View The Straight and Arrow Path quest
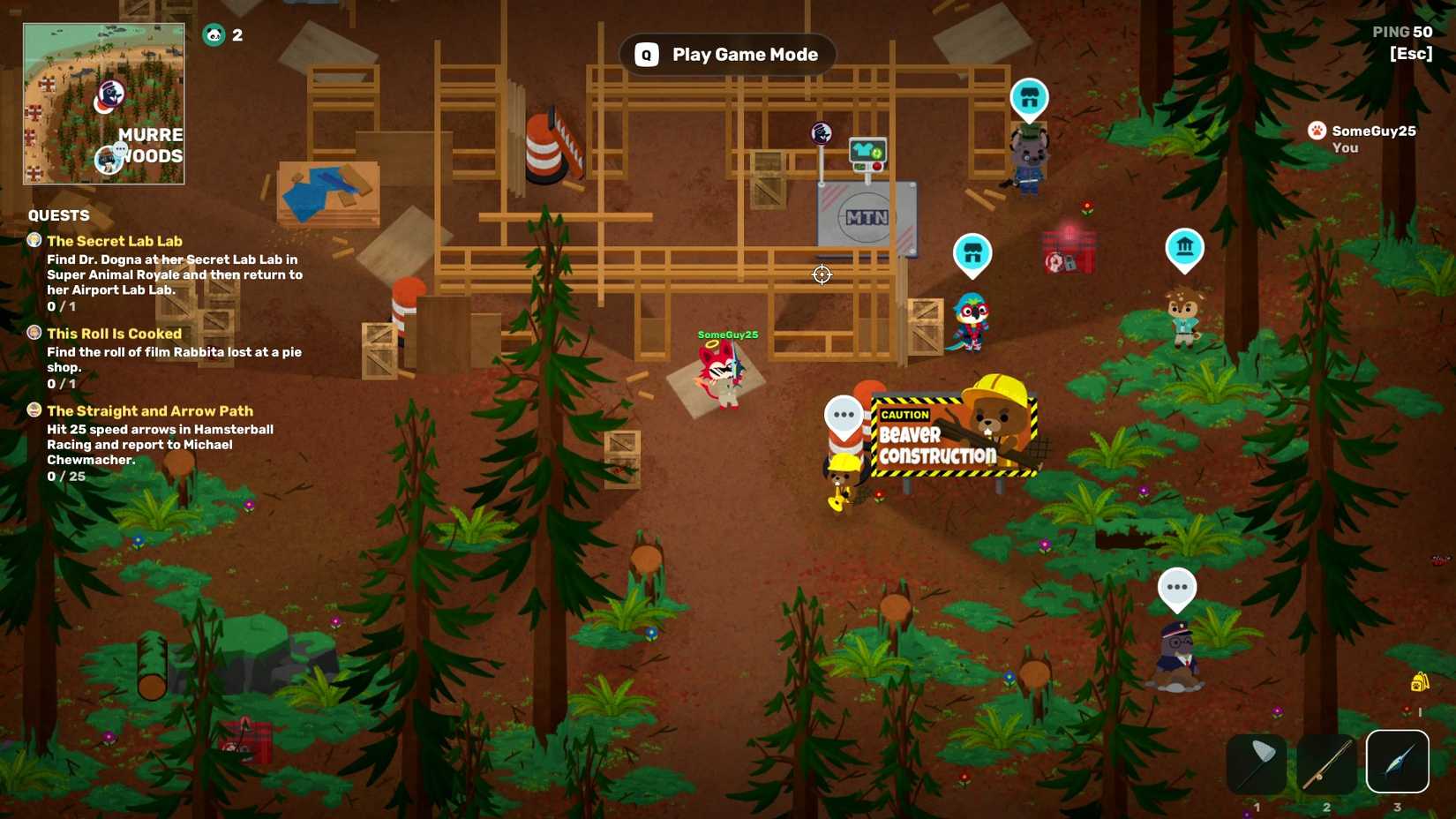Viewport: 1456px width, 819px height. 150,411
